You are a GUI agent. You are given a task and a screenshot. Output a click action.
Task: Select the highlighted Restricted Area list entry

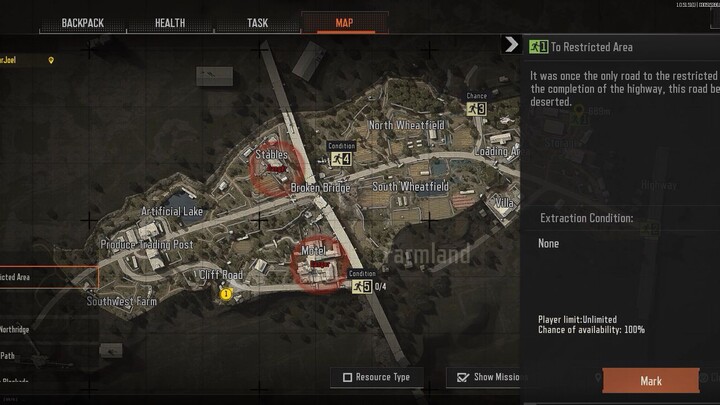[30, 277]
